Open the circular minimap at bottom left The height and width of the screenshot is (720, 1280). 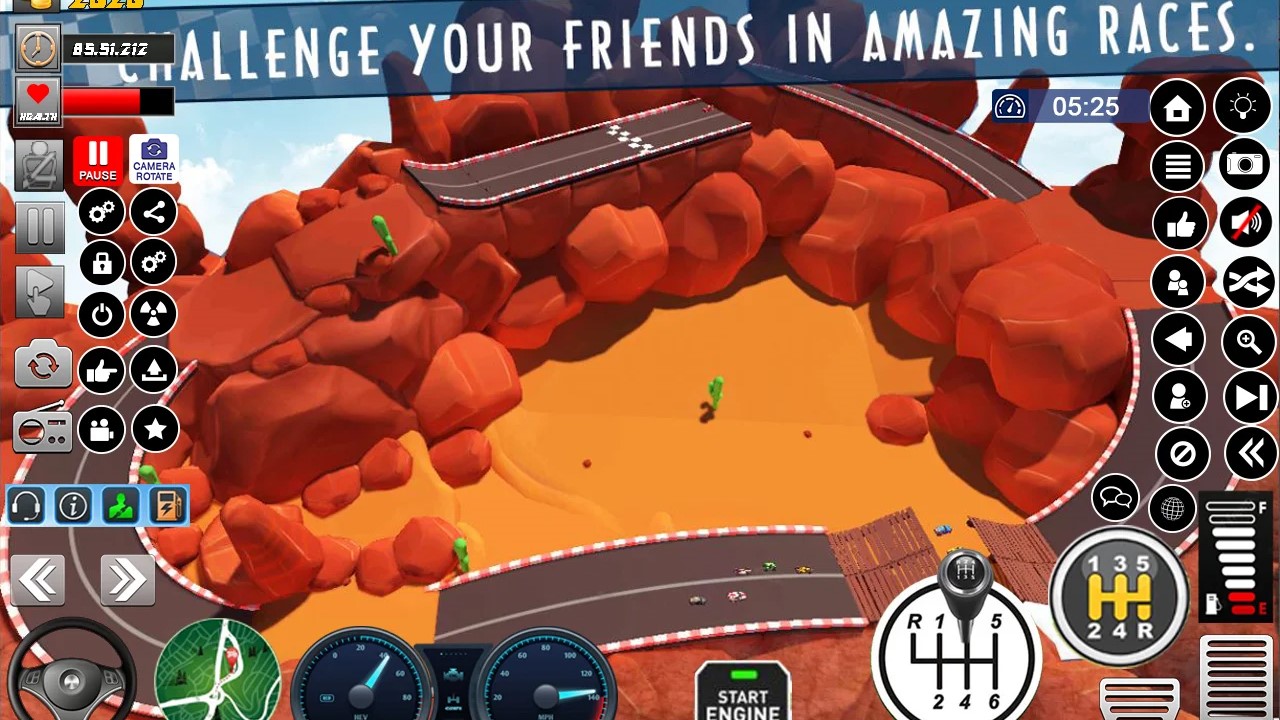pos(218,670)
